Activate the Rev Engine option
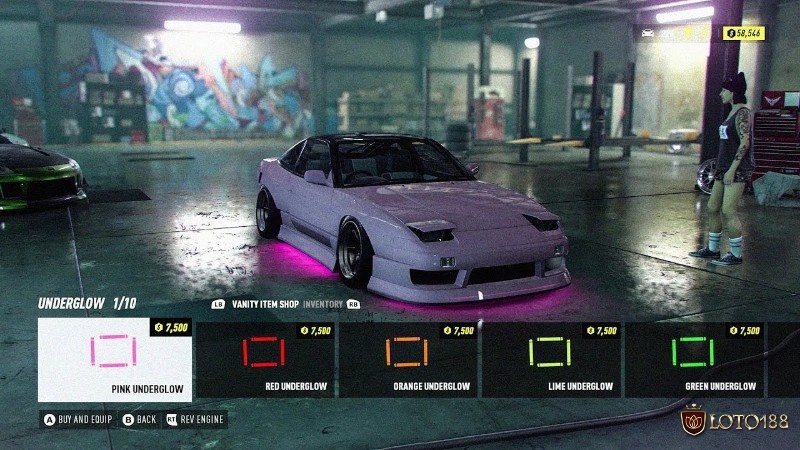The height and width of the screenshot is (450, 800). [196, 419]
